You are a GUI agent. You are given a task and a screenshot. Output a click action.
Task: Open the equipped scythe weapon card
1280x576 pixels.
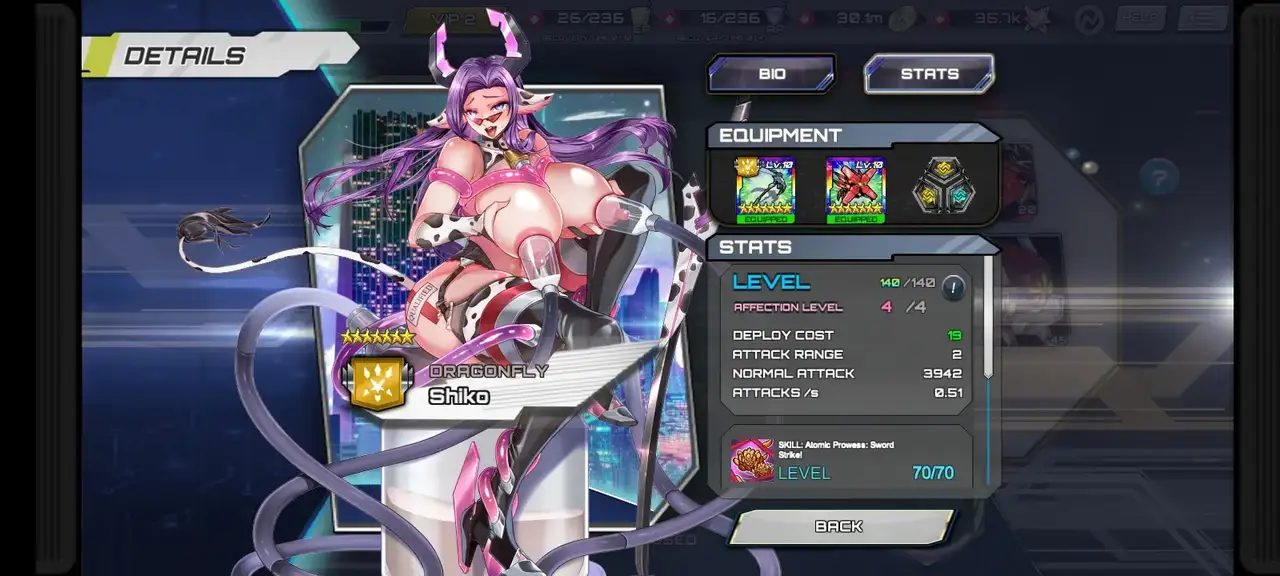click(765, 189)
